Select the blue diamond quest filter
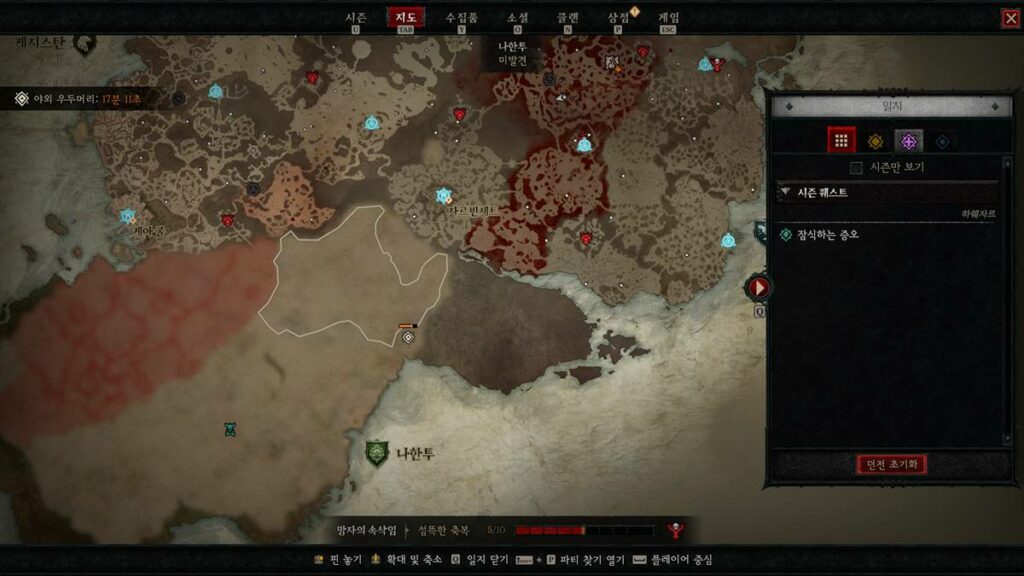Screen dimensions: 1024x576 (x=942, y=141)
